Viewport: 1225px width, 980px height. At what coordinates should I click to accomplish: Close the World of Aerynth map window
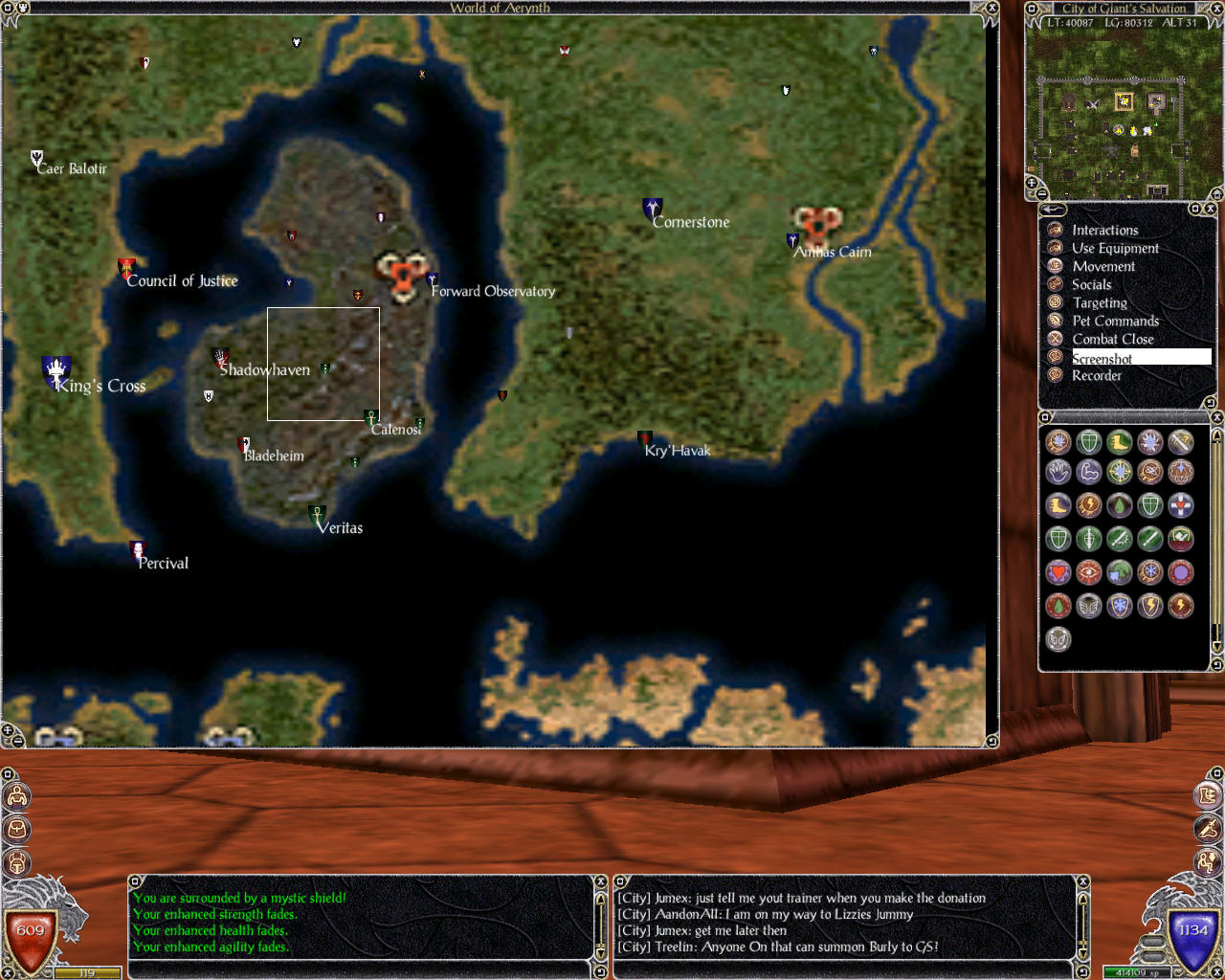click(992, 8)
